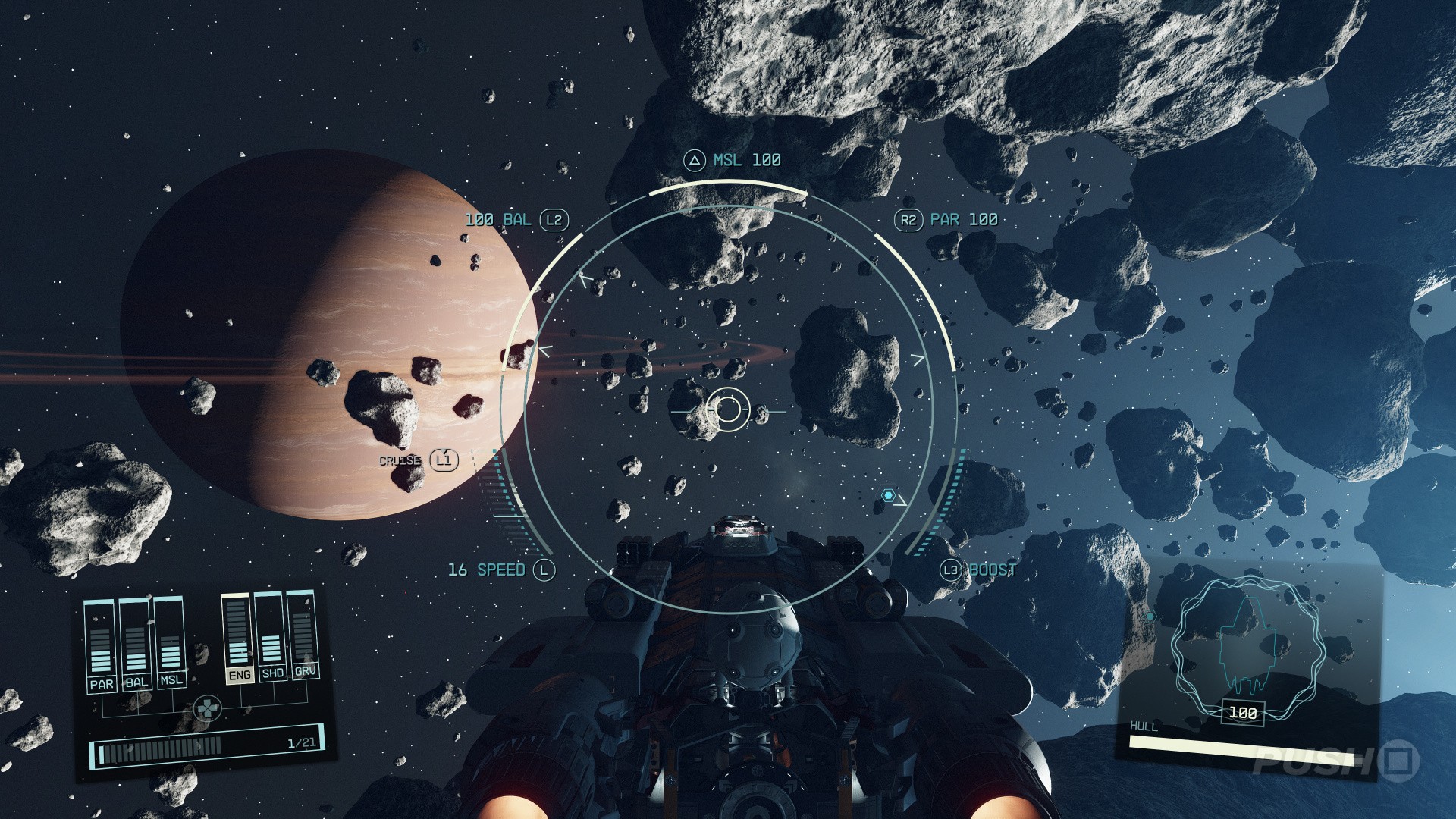Viewport: 1456px width, 819px height.
Task: Select the SHD shield power label
Action: [272, 673]
